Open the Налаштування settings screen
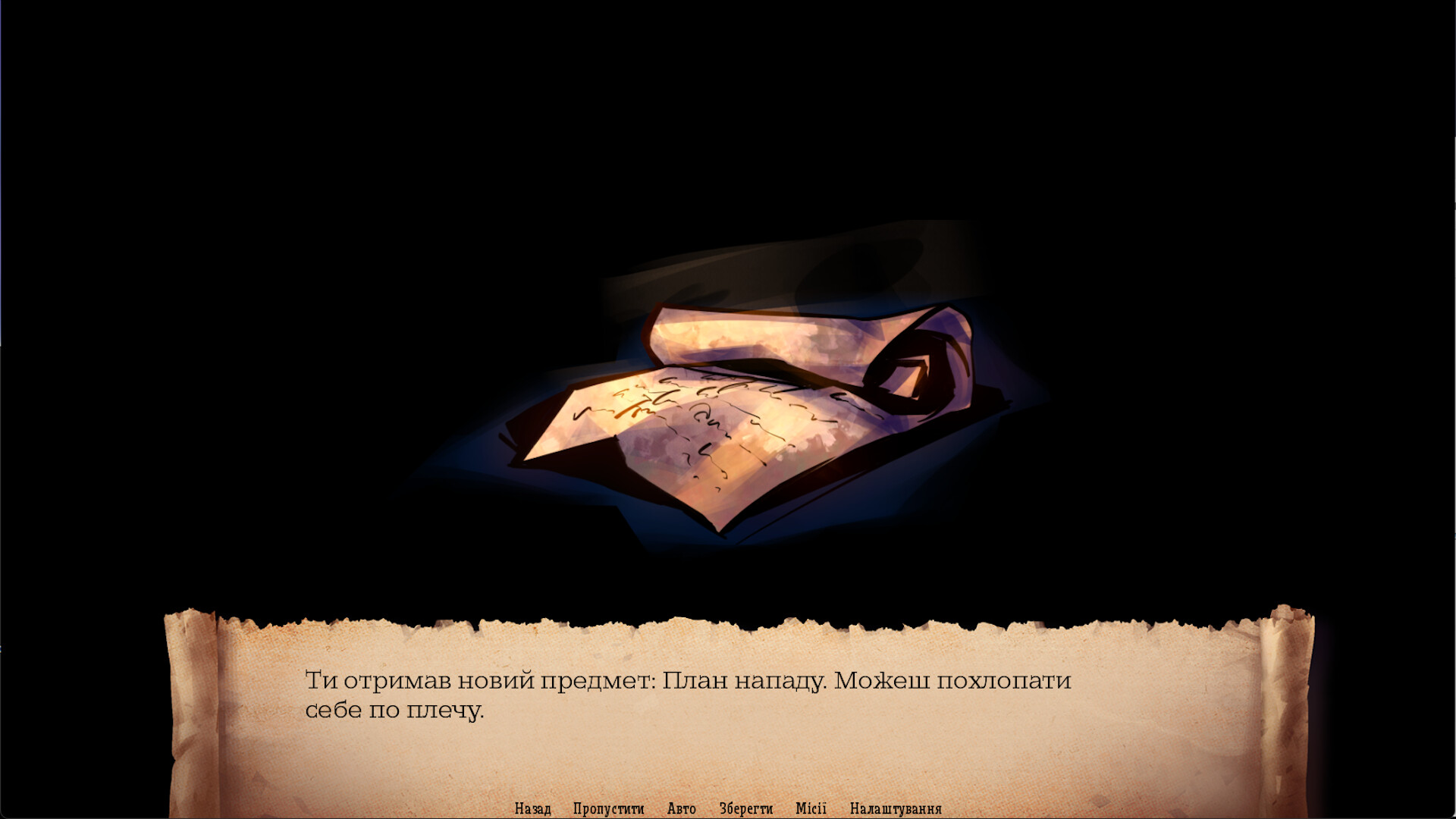The height and width of the screenshot is (819, 1456). click(896, 808)
